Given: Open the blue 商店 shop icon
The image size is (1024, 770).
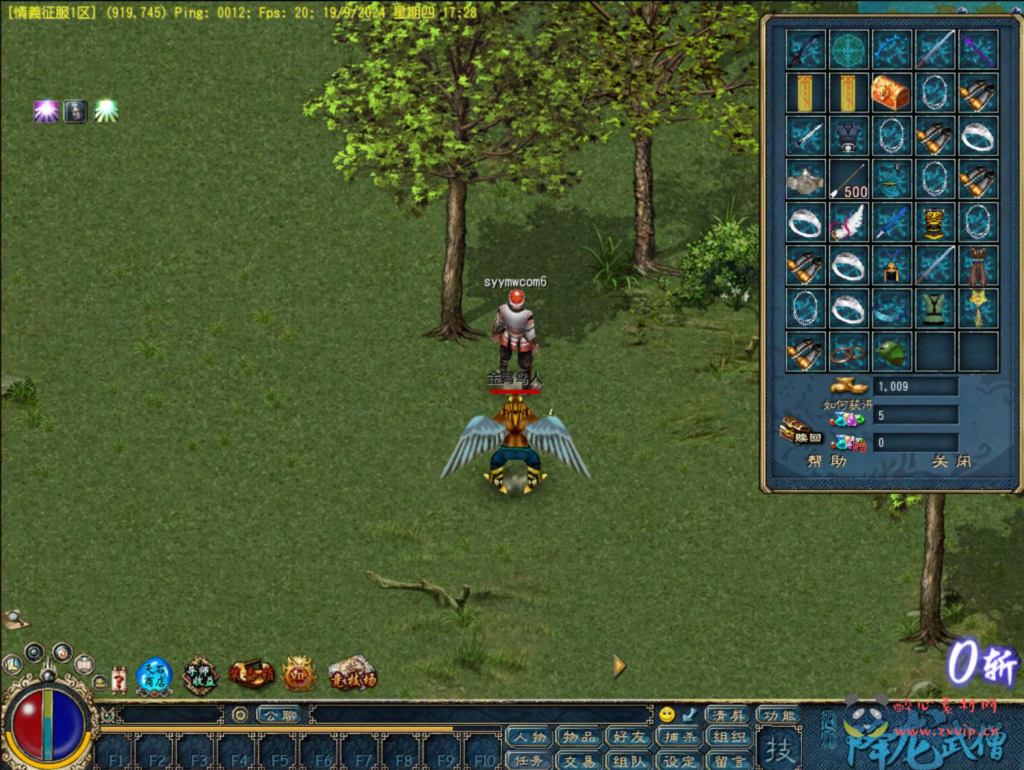Looking at the screenshot, I should pyautogui.click(x=154, y=676).
